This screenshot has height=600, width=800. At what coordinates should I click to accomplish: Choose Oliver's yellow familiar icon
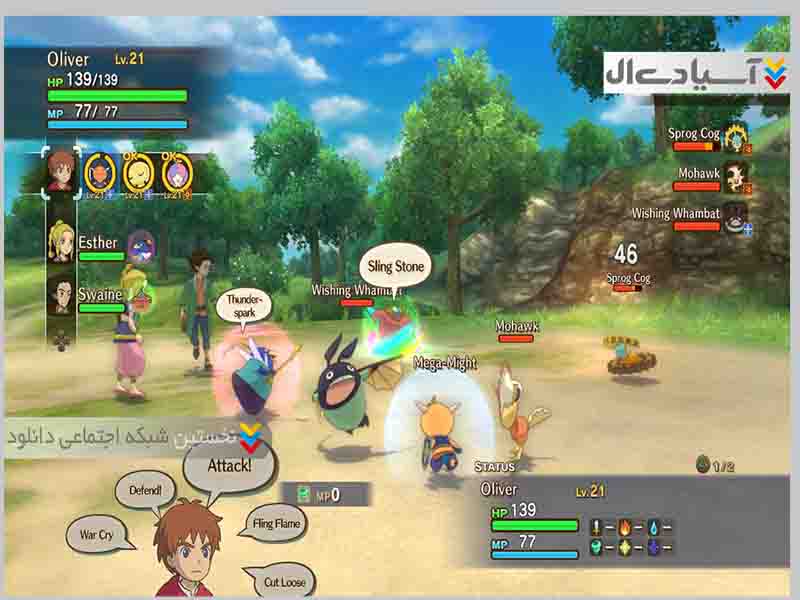(x=138, y=172)
